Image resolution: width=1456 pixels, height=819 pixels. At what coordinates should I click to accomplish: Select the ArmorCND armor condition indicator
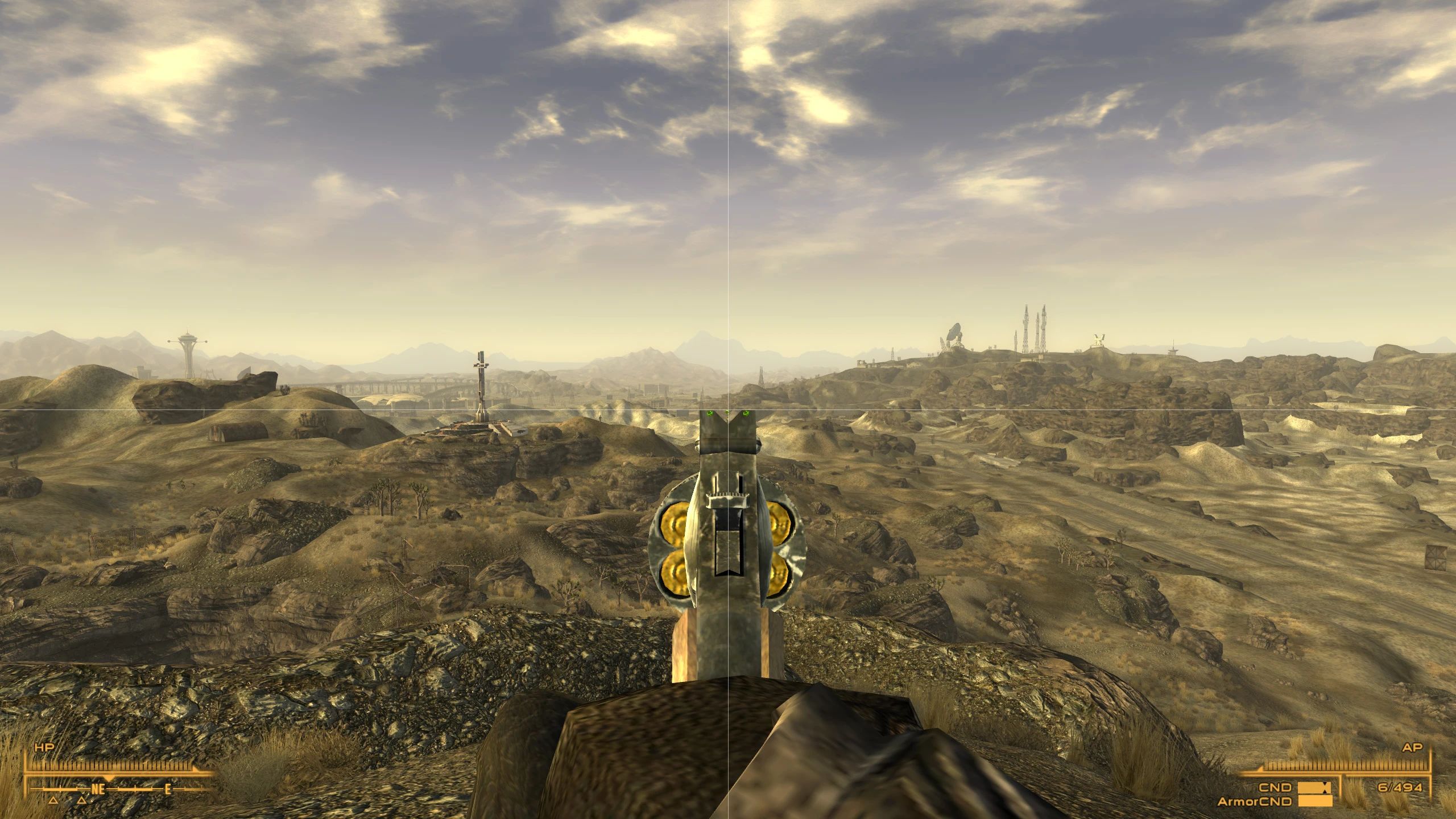1256,803
